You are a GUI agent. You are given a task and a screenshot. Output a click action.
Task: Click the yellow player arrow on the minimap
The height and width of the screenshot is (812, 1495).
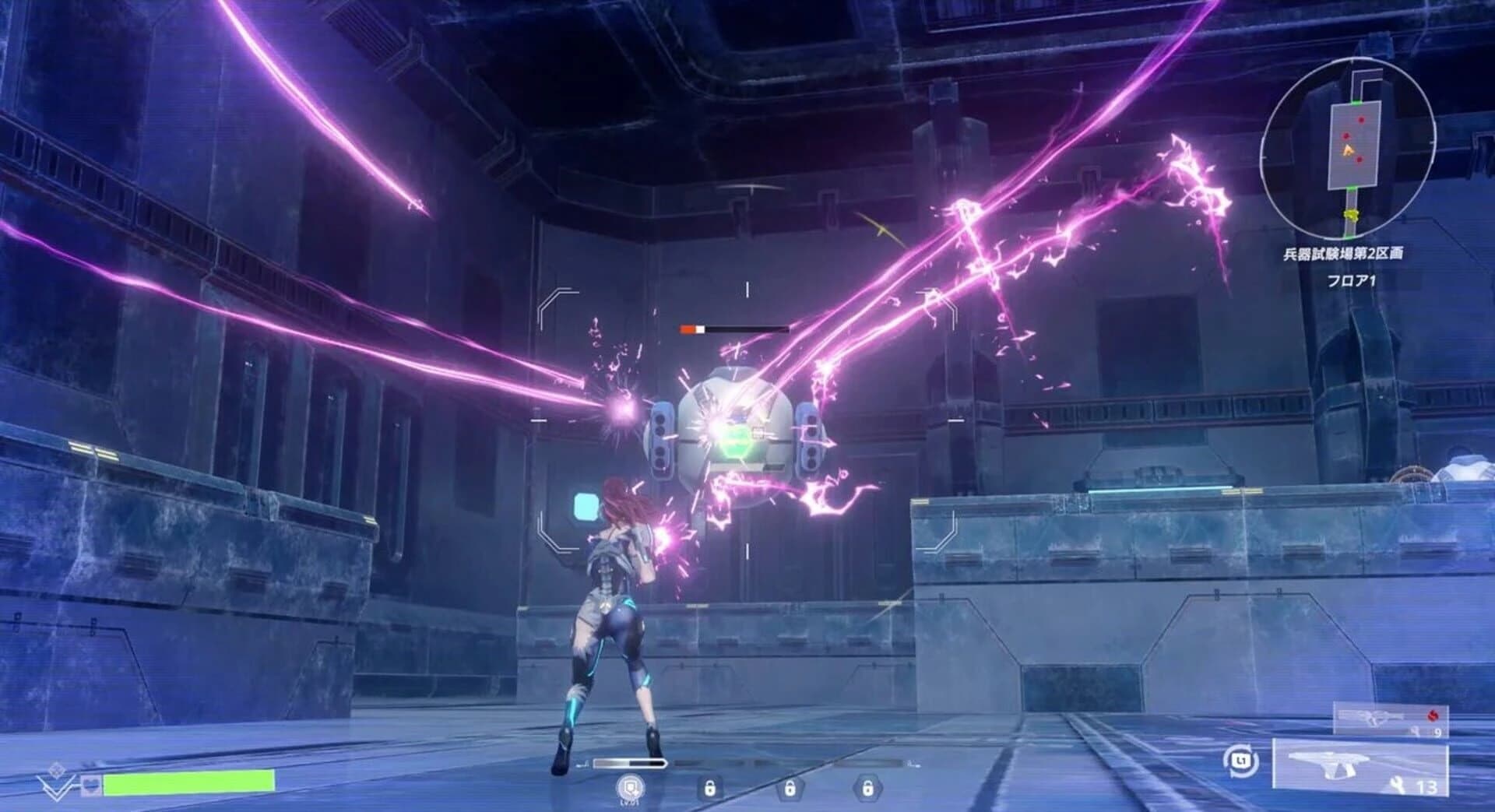point(1349,149)
